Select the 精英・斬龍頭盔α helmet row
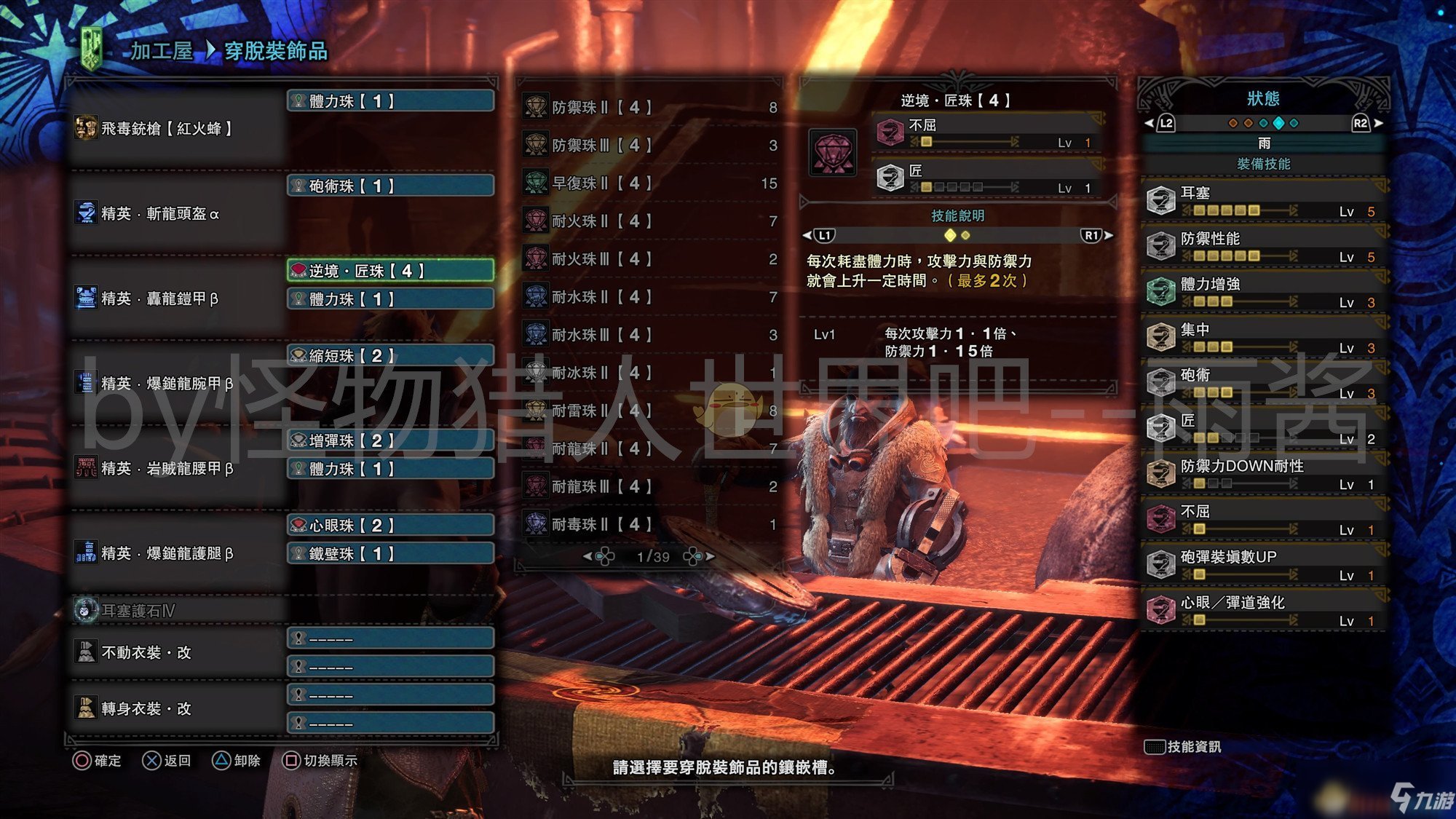The image size is (1456, 819). pyautogui.click(x=175, y=214)
